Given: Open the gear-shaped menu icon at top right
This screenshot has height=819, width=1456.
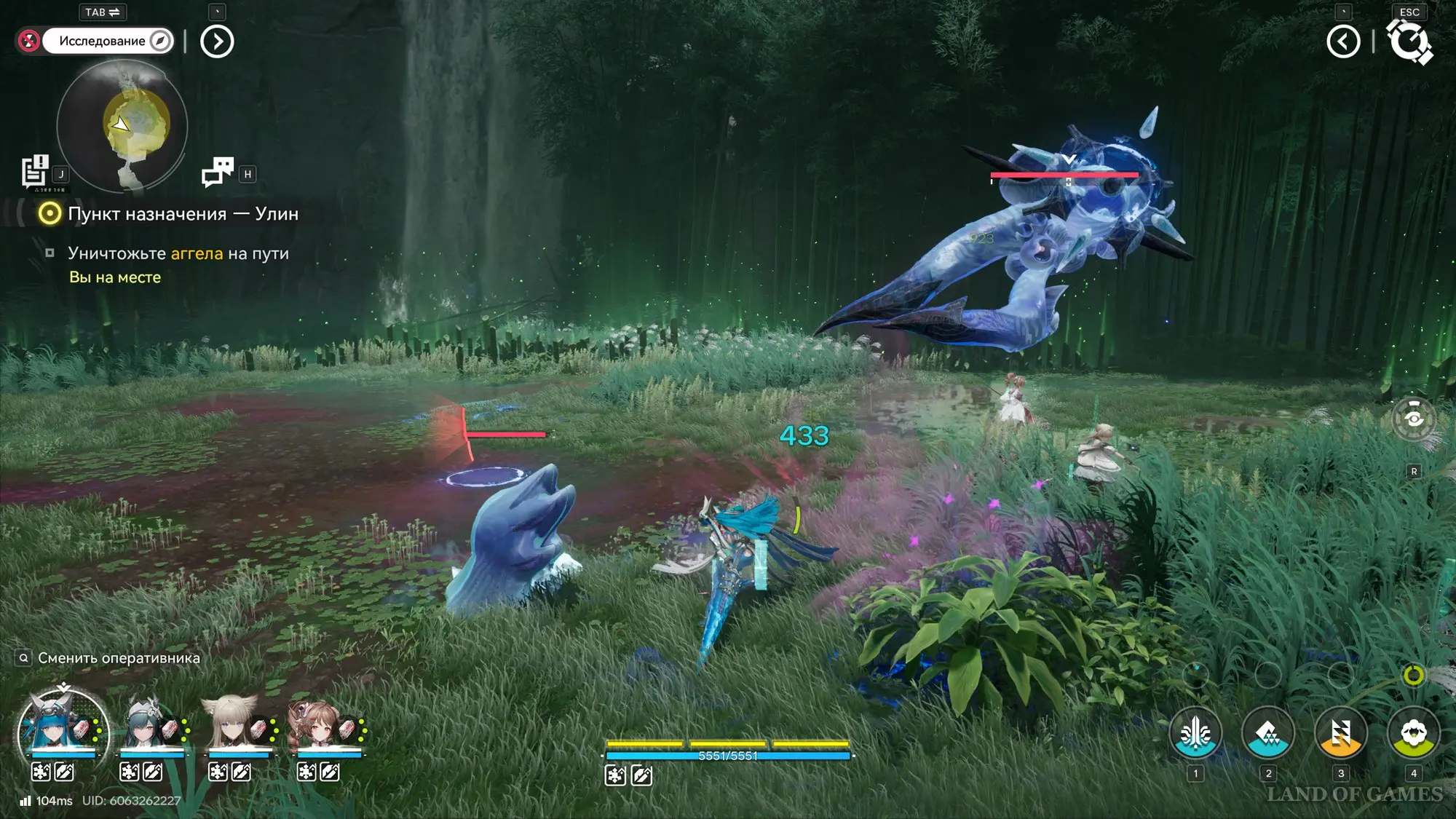Looking at the screenshot, I should pos(1409,41).
